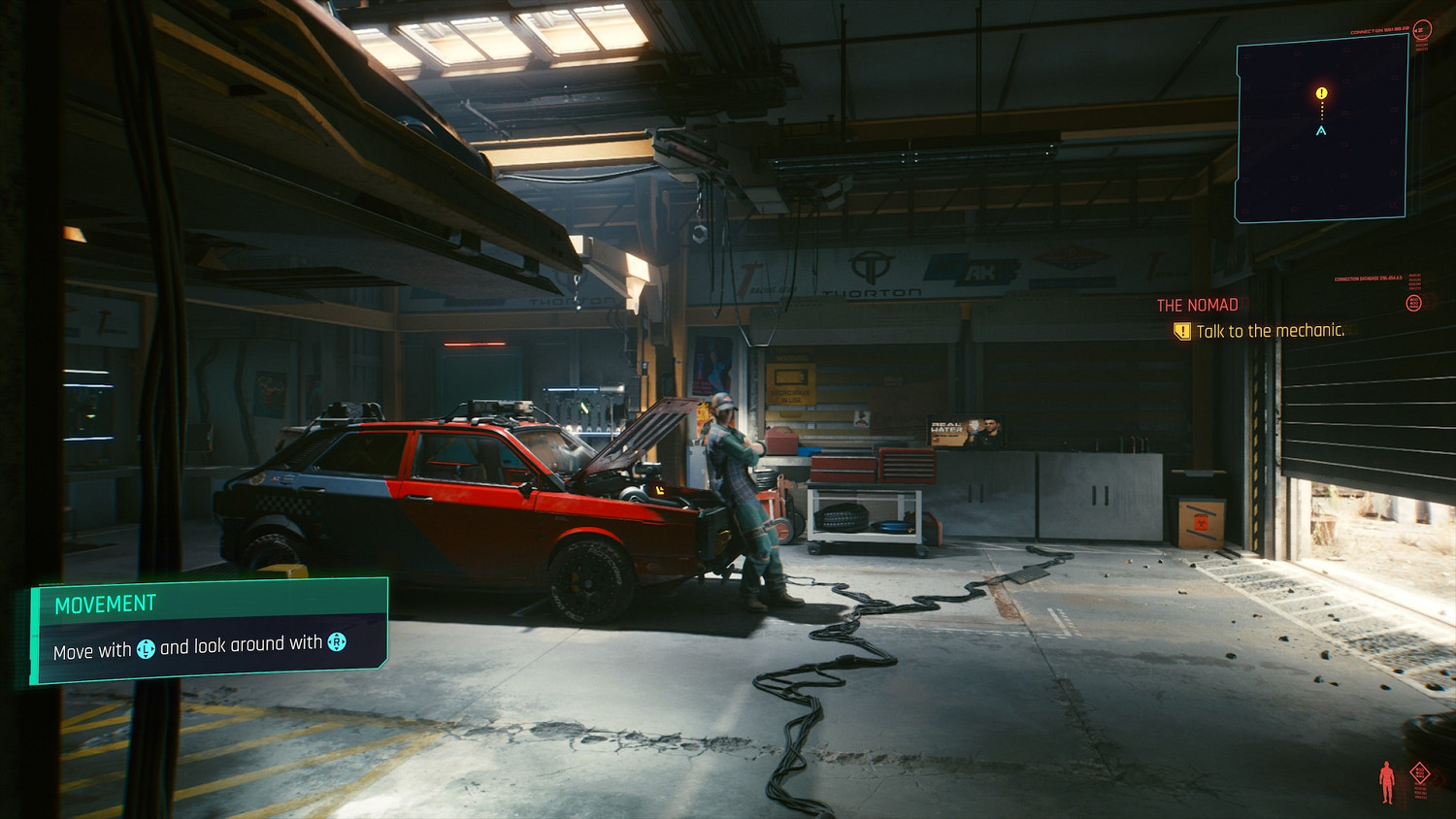Viewport: 1456px width, 819px height.
Task: Click the Movement tutorial panel
Action: click(209, 630)
